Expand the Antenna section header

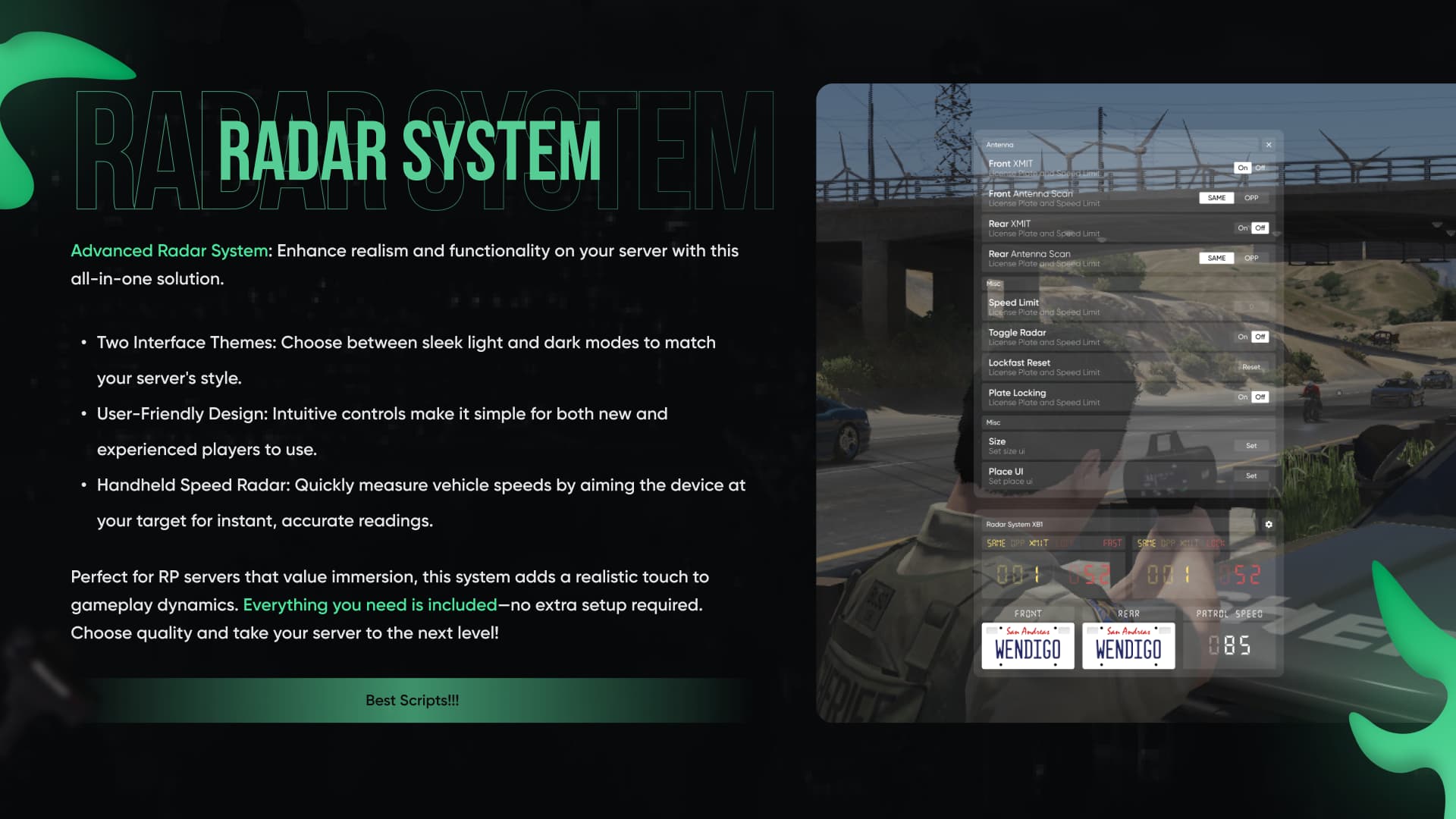pyautogui.click(x=999, y=144)
